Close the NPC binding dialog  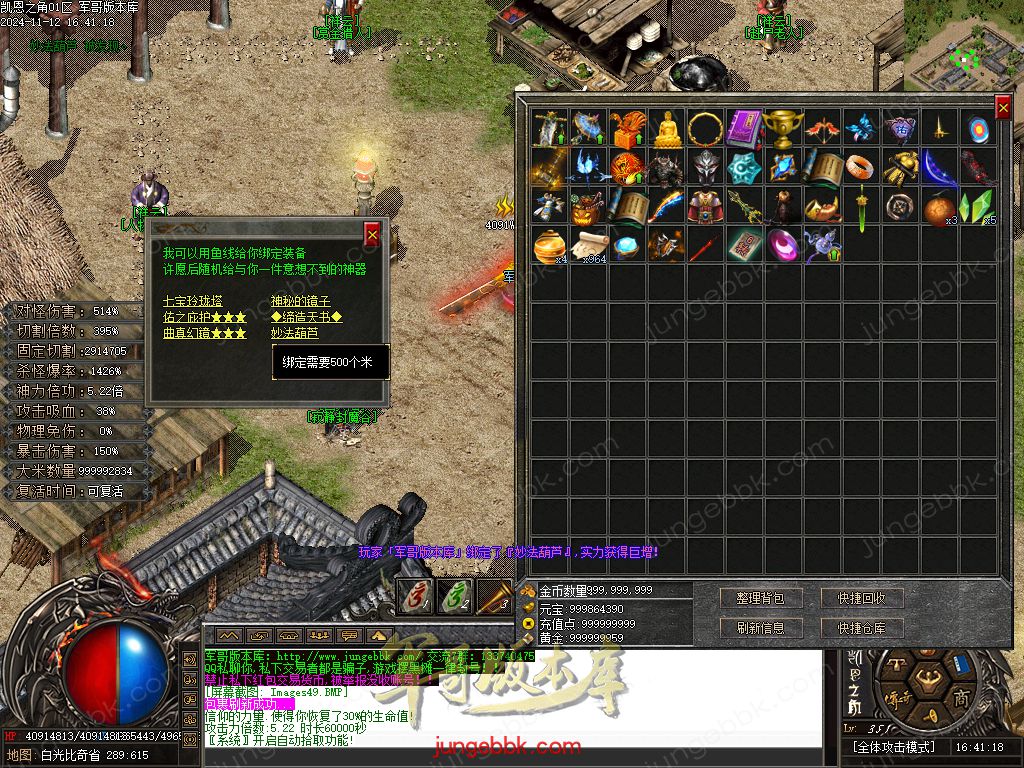pyautogui.click(x=372, y=234)
